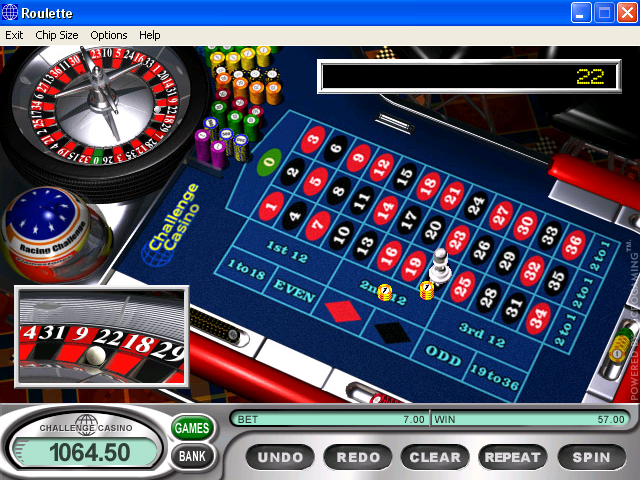The width and height of the screenshot is (640, 480).
Task: Open the BANK cashier
Action: click(192, 457)
